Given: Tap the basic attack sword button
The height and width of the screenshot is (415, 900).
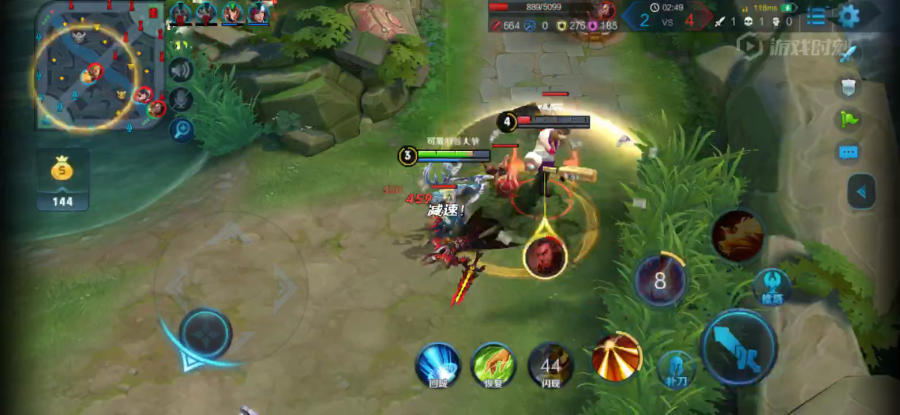Looking at the screenshot, I should point(739,347).
